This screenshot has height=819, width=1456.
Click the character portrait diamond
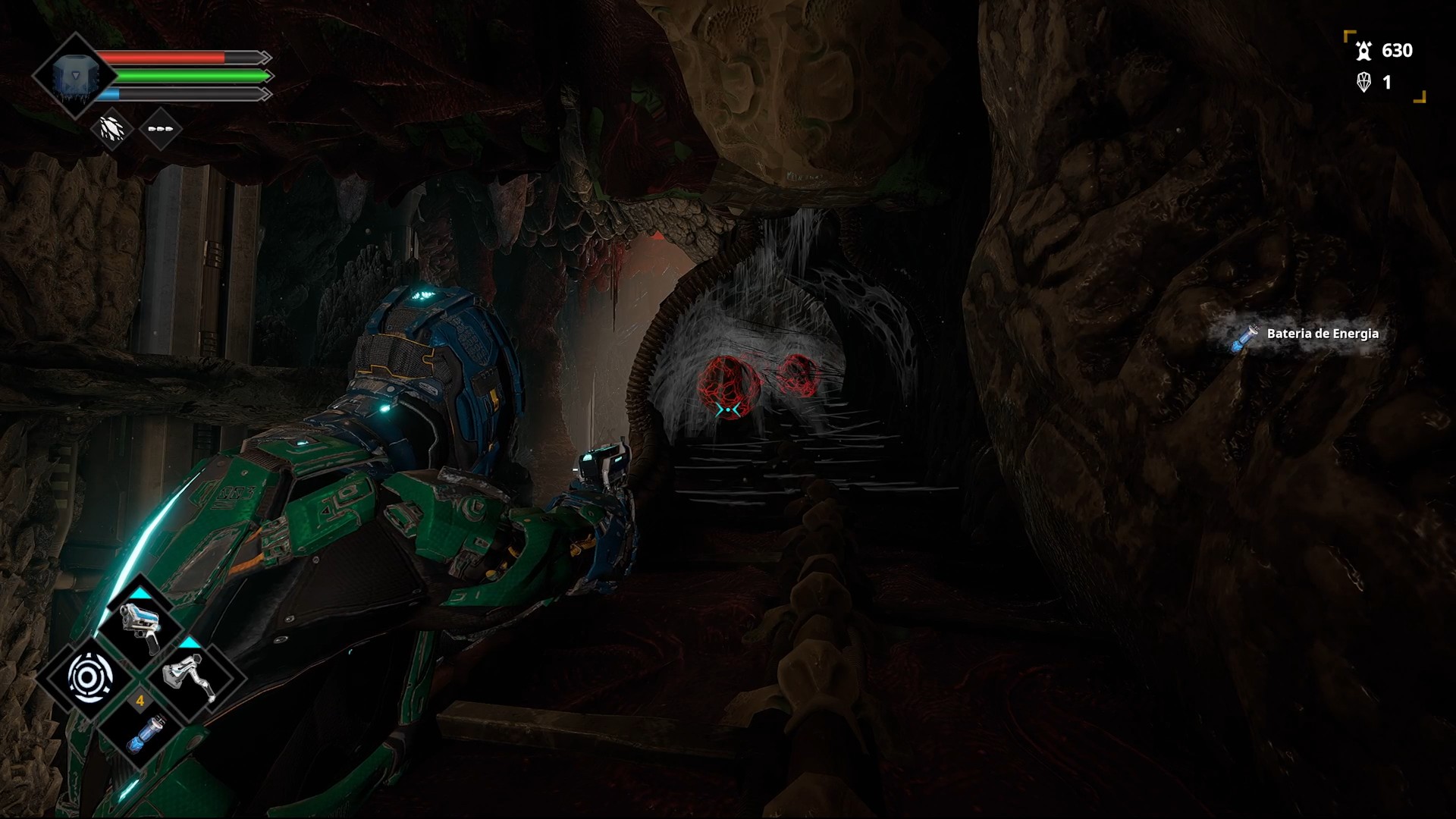point(74,76)
